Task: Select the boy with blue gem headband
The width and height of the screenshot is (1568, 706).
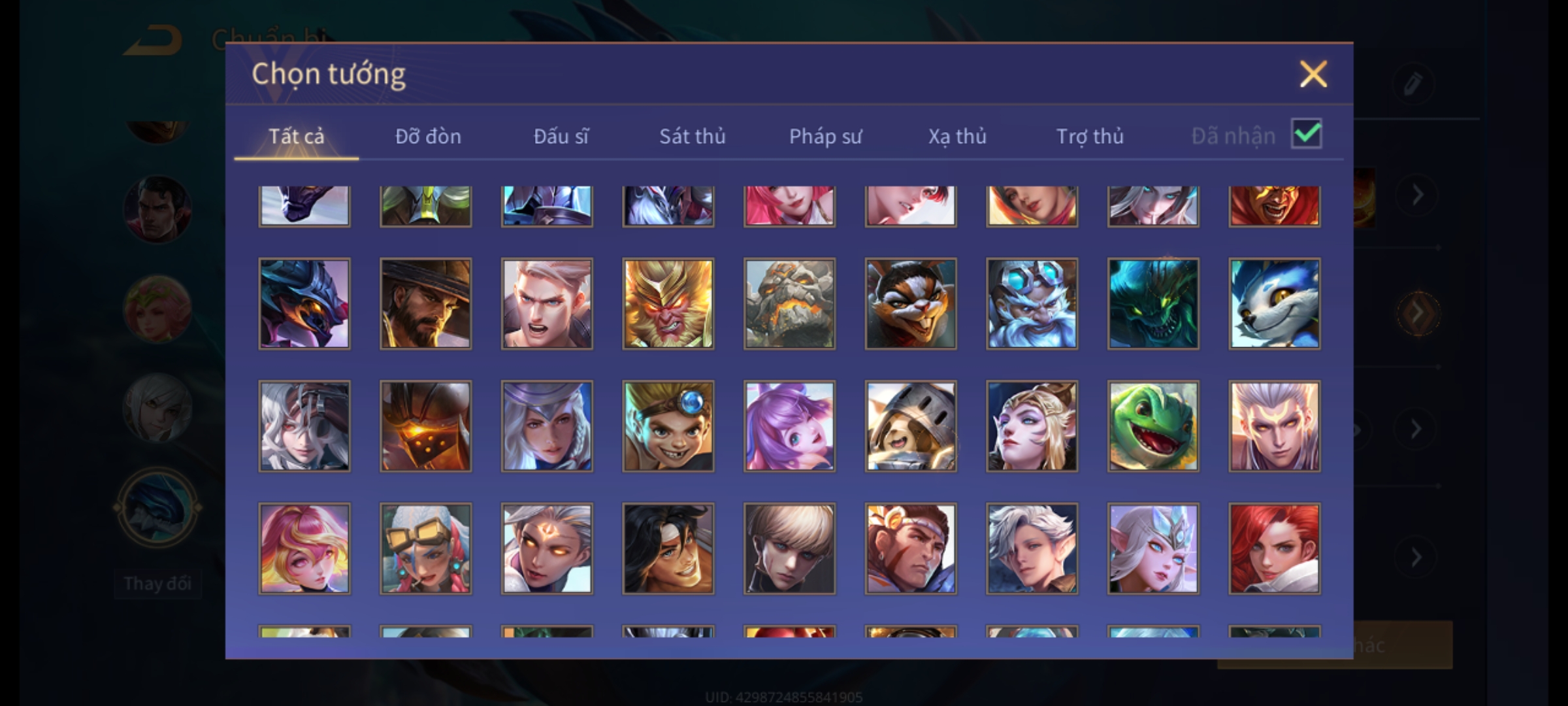Action: (668, 426)
